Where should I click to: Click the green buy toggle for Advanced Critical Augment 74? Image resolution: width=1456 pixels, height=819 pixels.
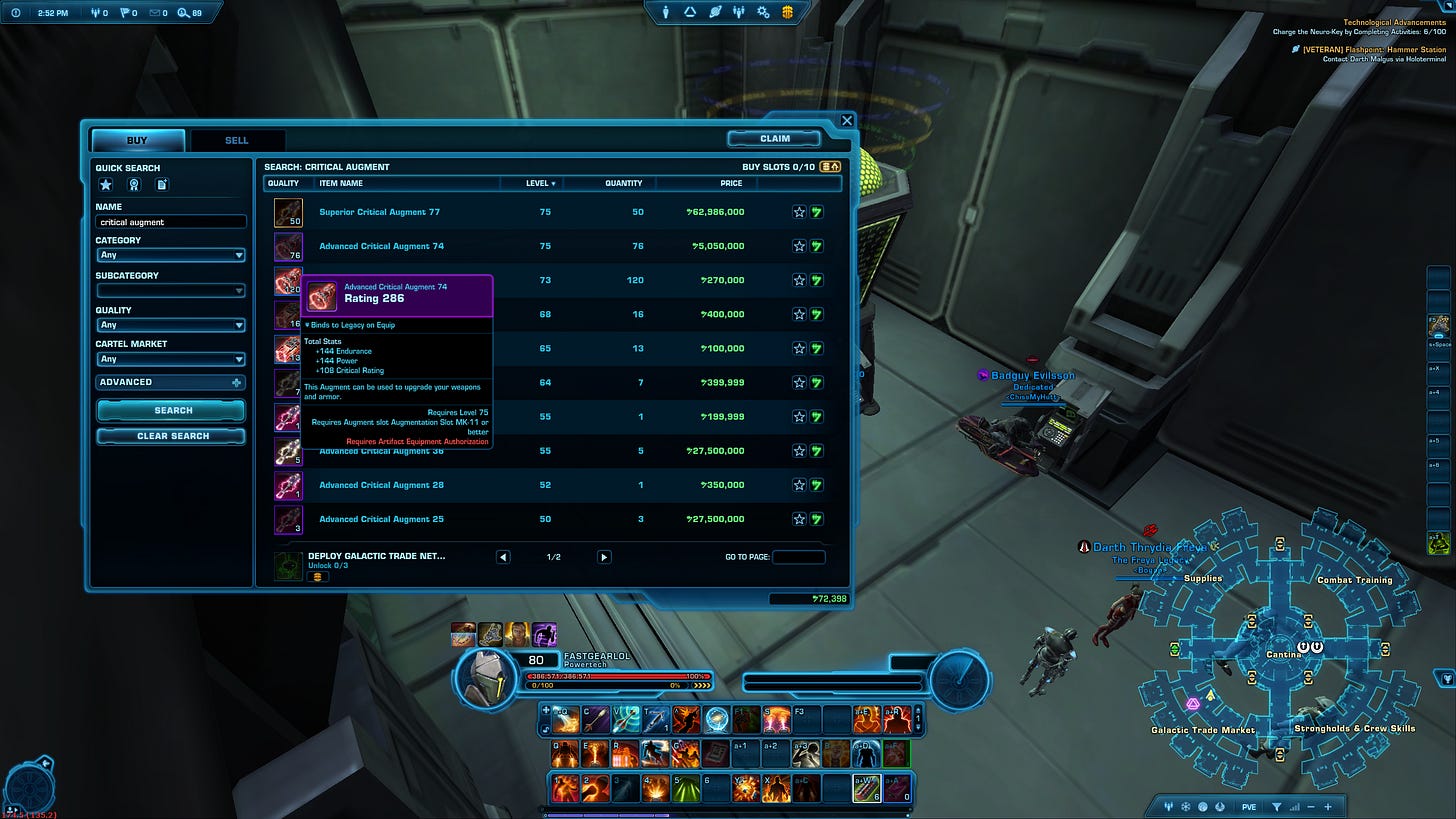point(818,245)
